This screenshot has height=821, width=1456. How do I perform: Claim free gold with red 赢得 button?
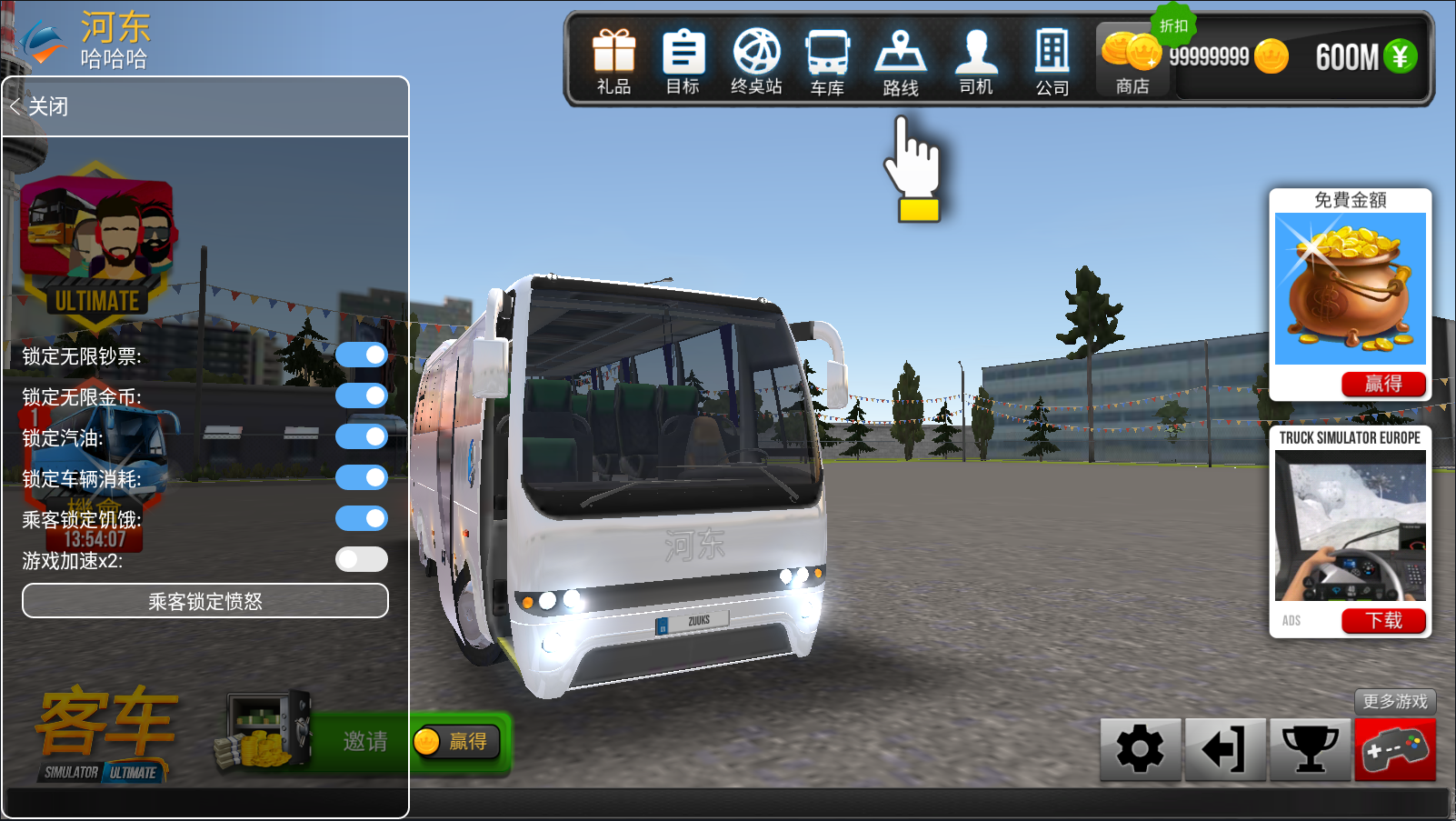coord(1382,384)
